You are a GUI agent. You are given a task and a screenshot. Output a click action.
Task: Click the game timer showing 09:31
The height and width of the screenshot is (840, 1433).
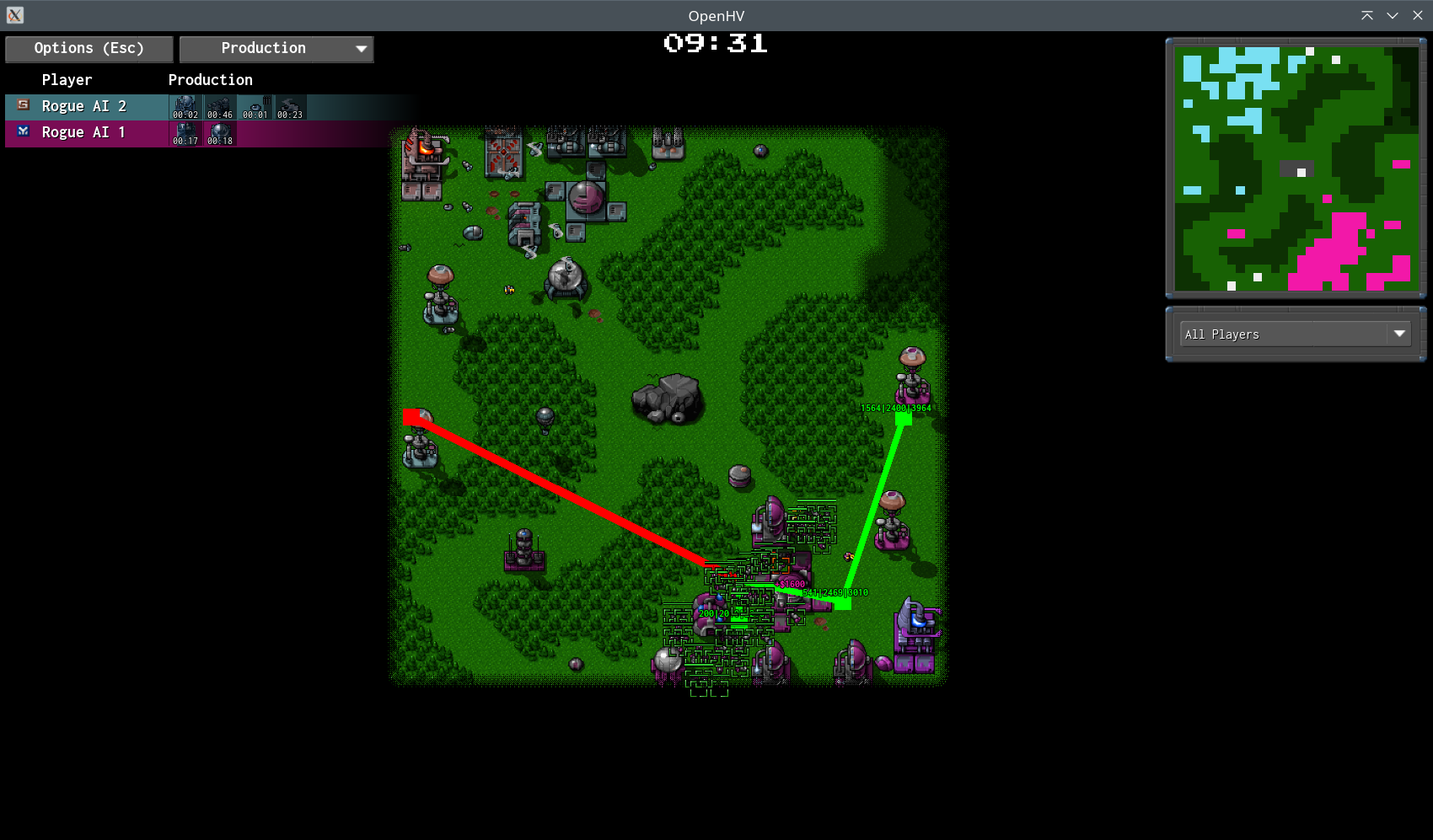(714, 44)
